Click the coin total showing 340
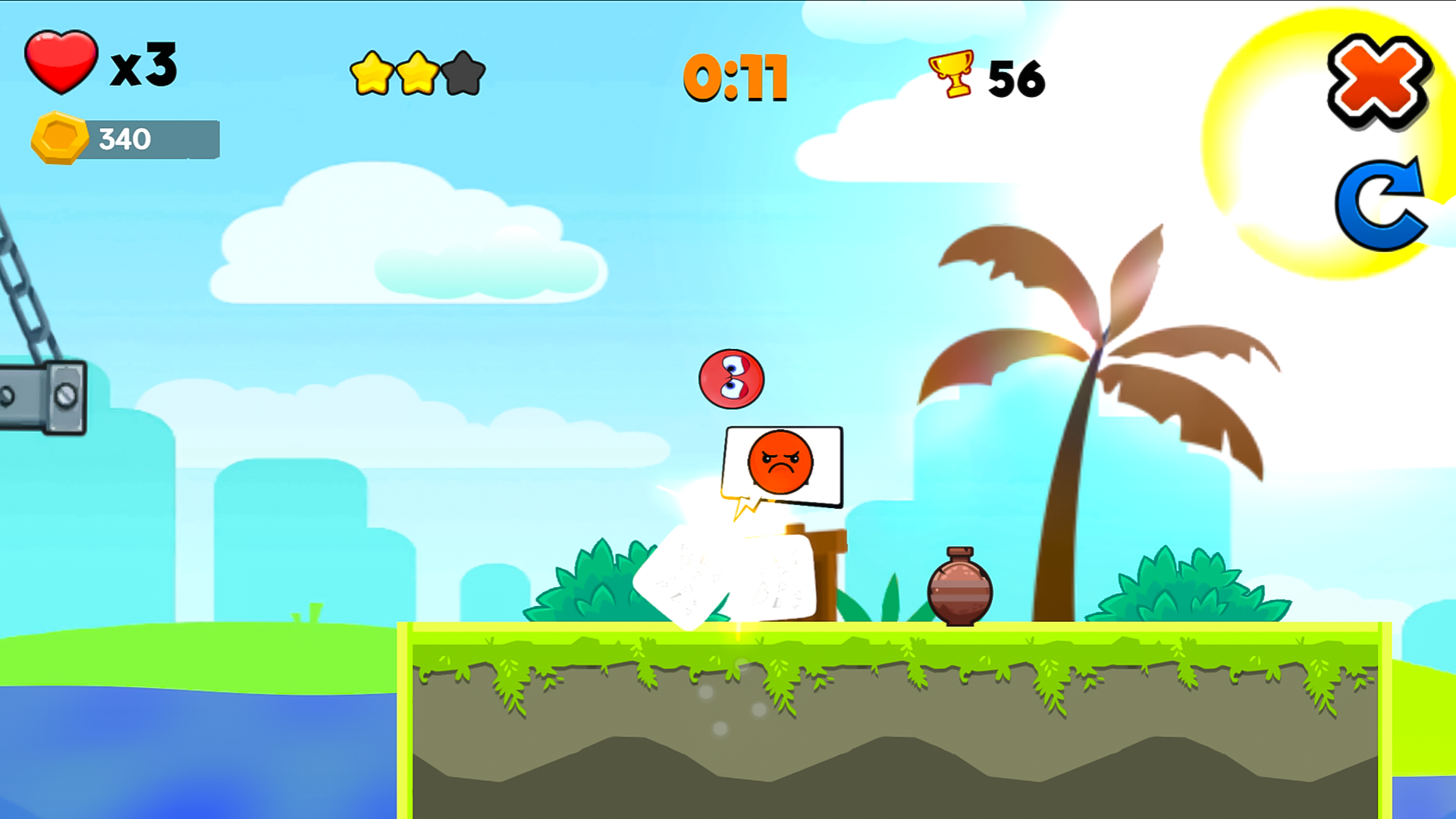Image resolution: width=1456 pixels, height=819 pixels. tap(125, 140)
